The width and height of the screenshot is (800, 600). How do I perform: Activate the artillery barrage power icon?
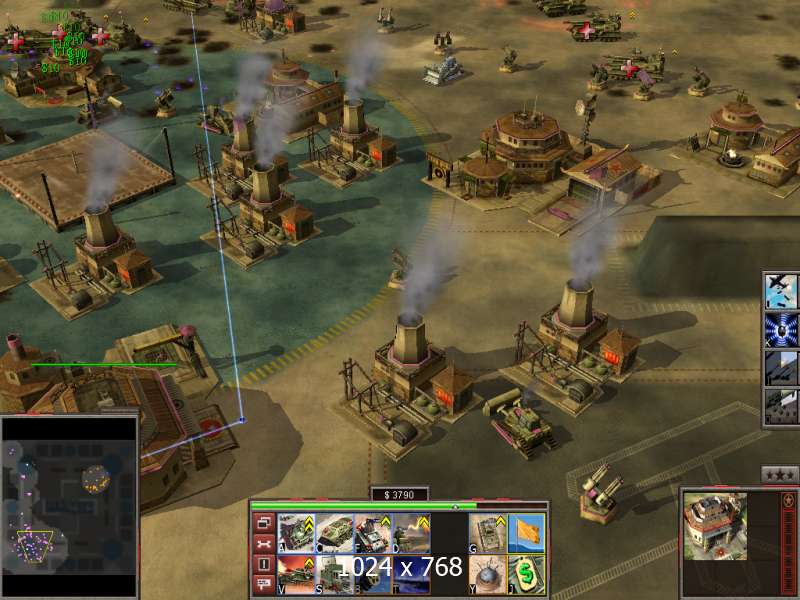click(x=781, y=368)
